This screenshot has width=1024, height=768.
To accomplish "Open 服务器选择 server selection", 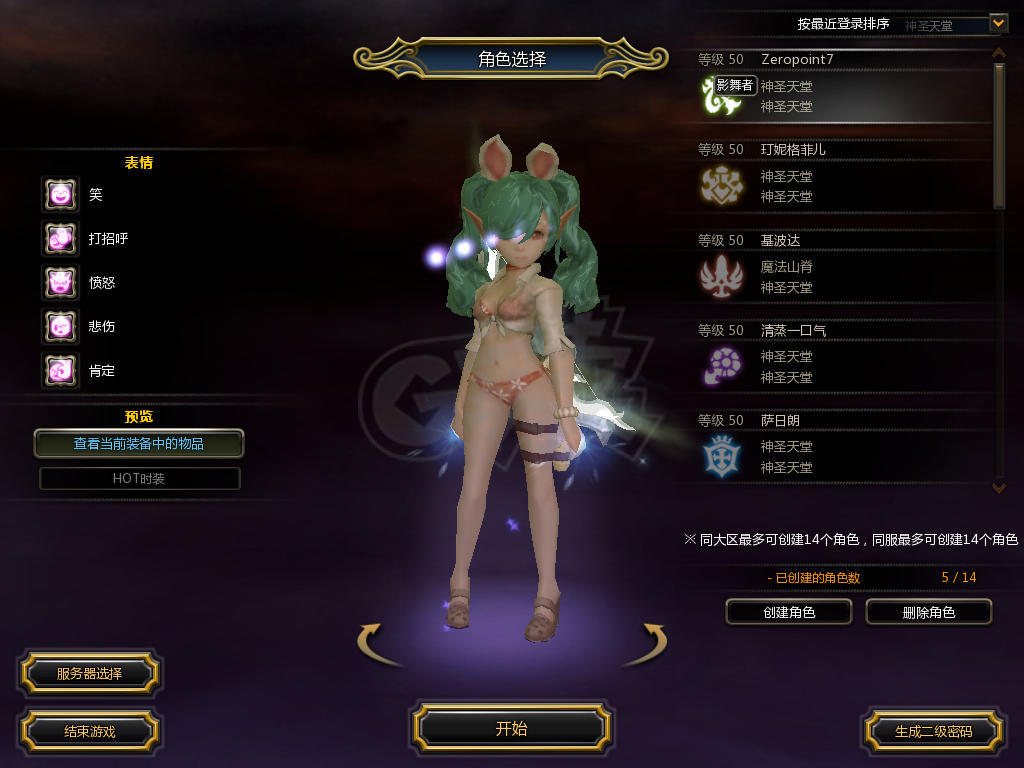I will pos(89,674).
